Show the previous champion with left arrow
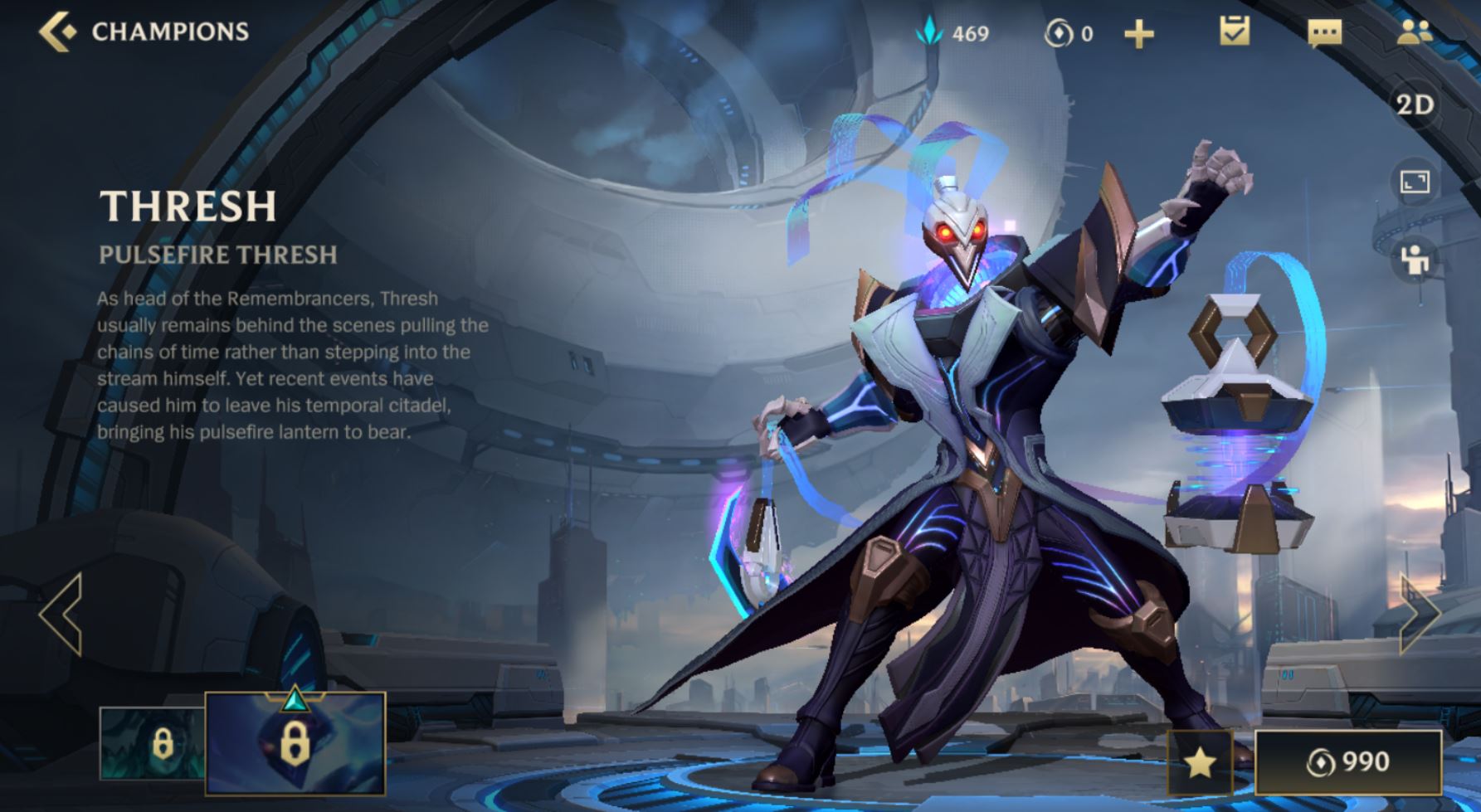Viewport: 1481px width, 812px height. pos(61,614)
